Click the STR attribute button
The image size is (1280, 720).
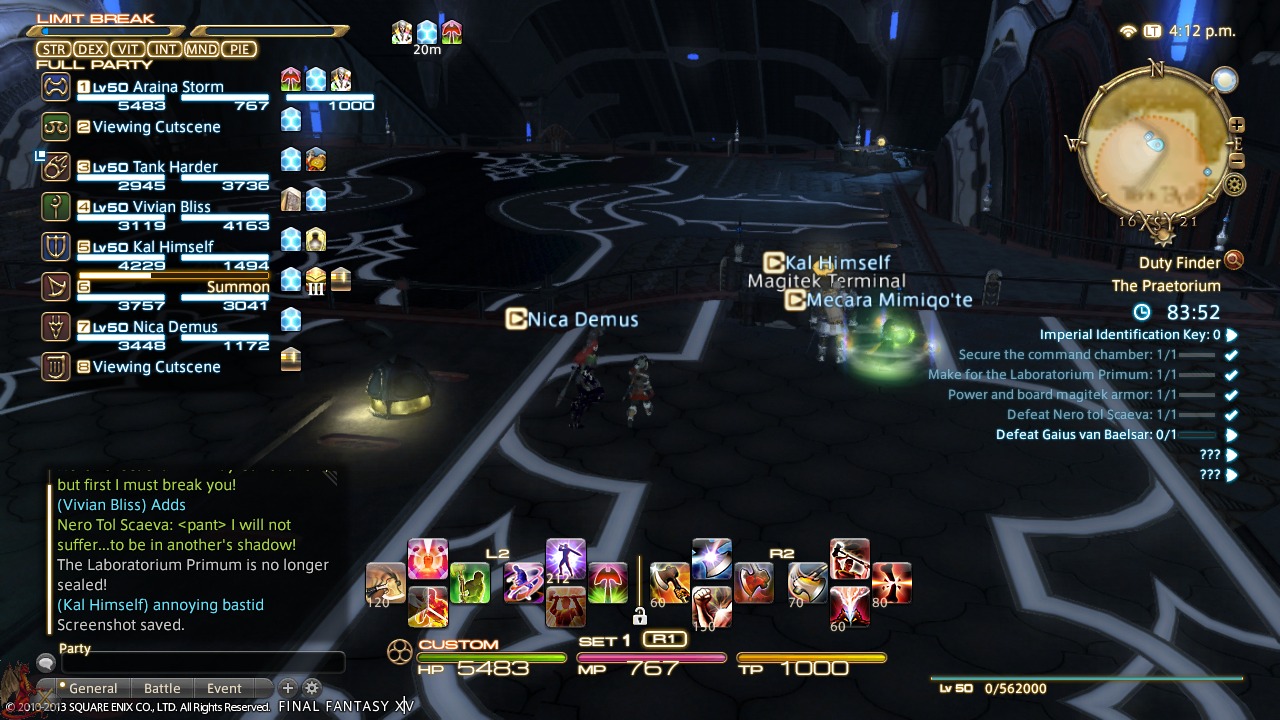(x=54, y=48)
